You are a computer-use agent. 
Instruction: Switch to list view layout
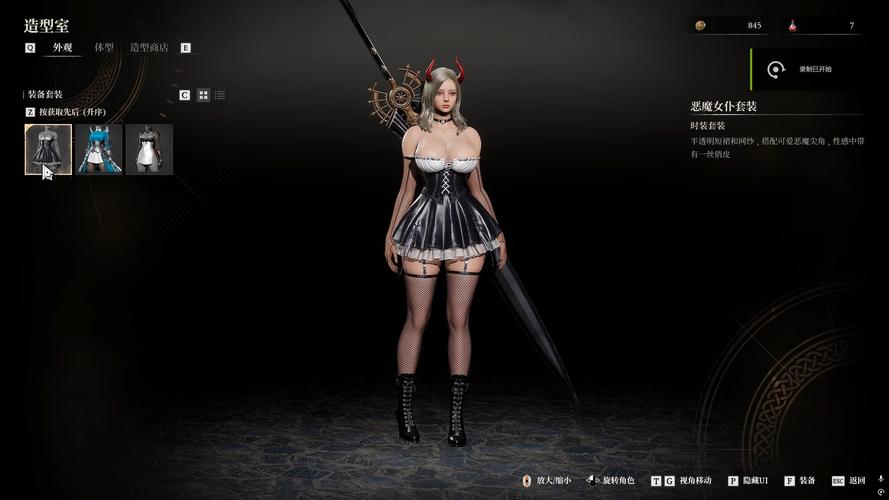220,95
